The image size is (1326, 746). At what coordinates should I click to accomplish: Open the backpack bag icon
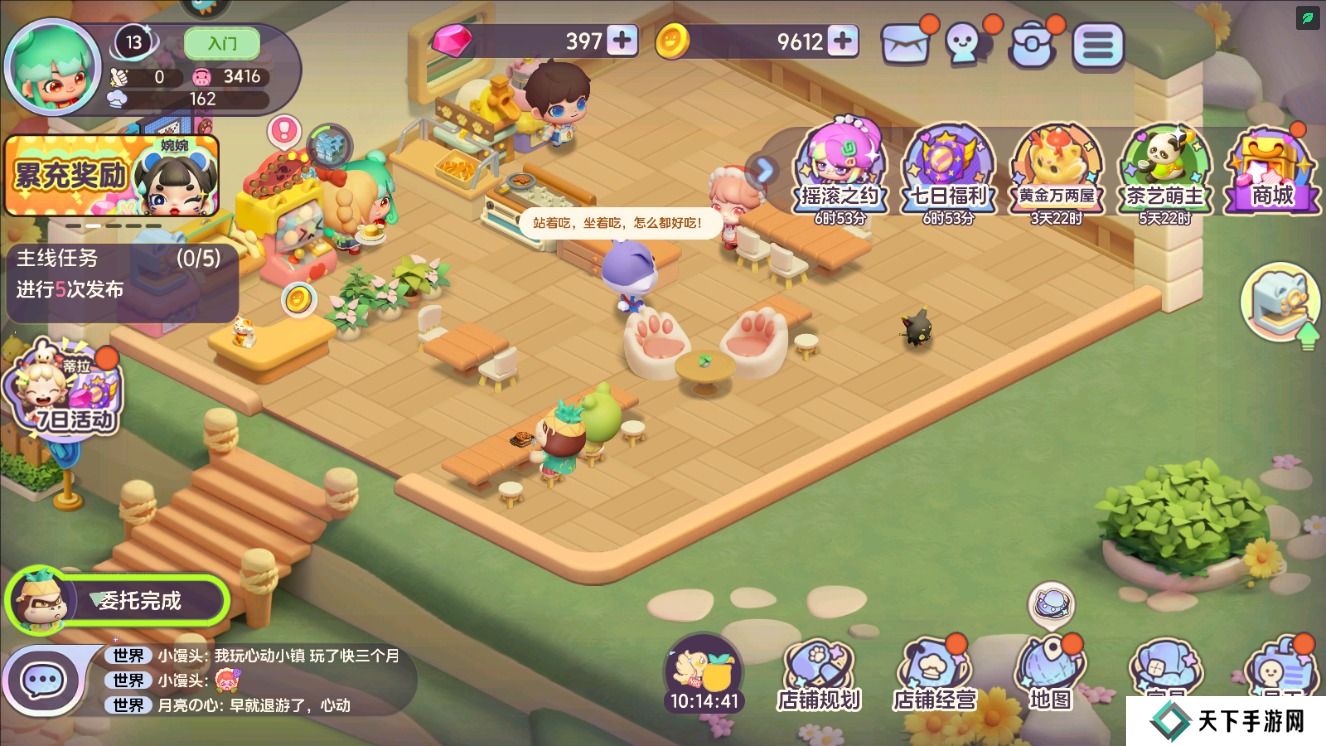click(1032, 45)
